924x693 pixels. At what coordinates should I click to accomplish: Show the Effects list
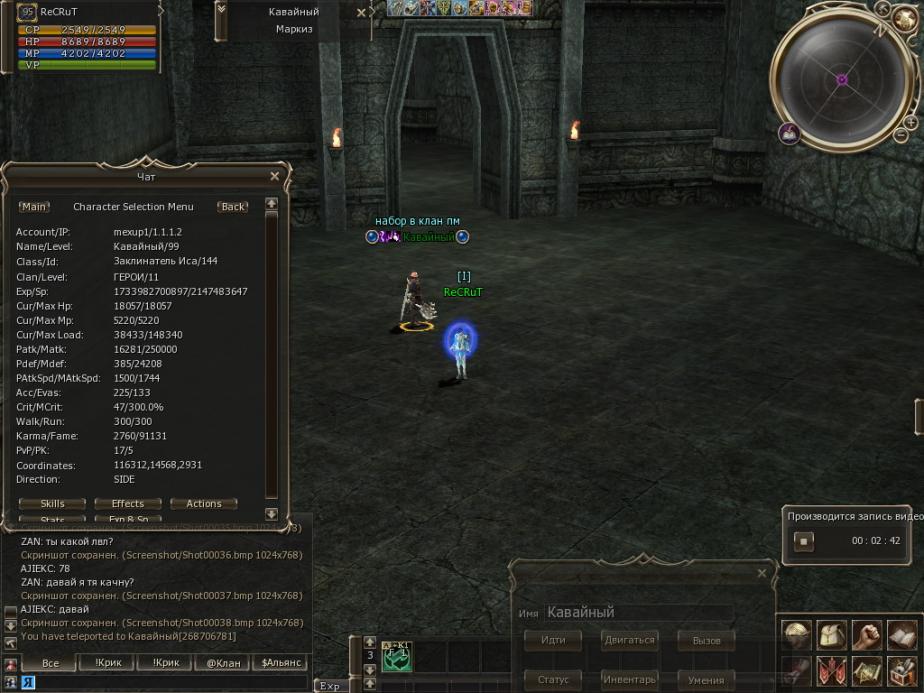pos(128,504)
